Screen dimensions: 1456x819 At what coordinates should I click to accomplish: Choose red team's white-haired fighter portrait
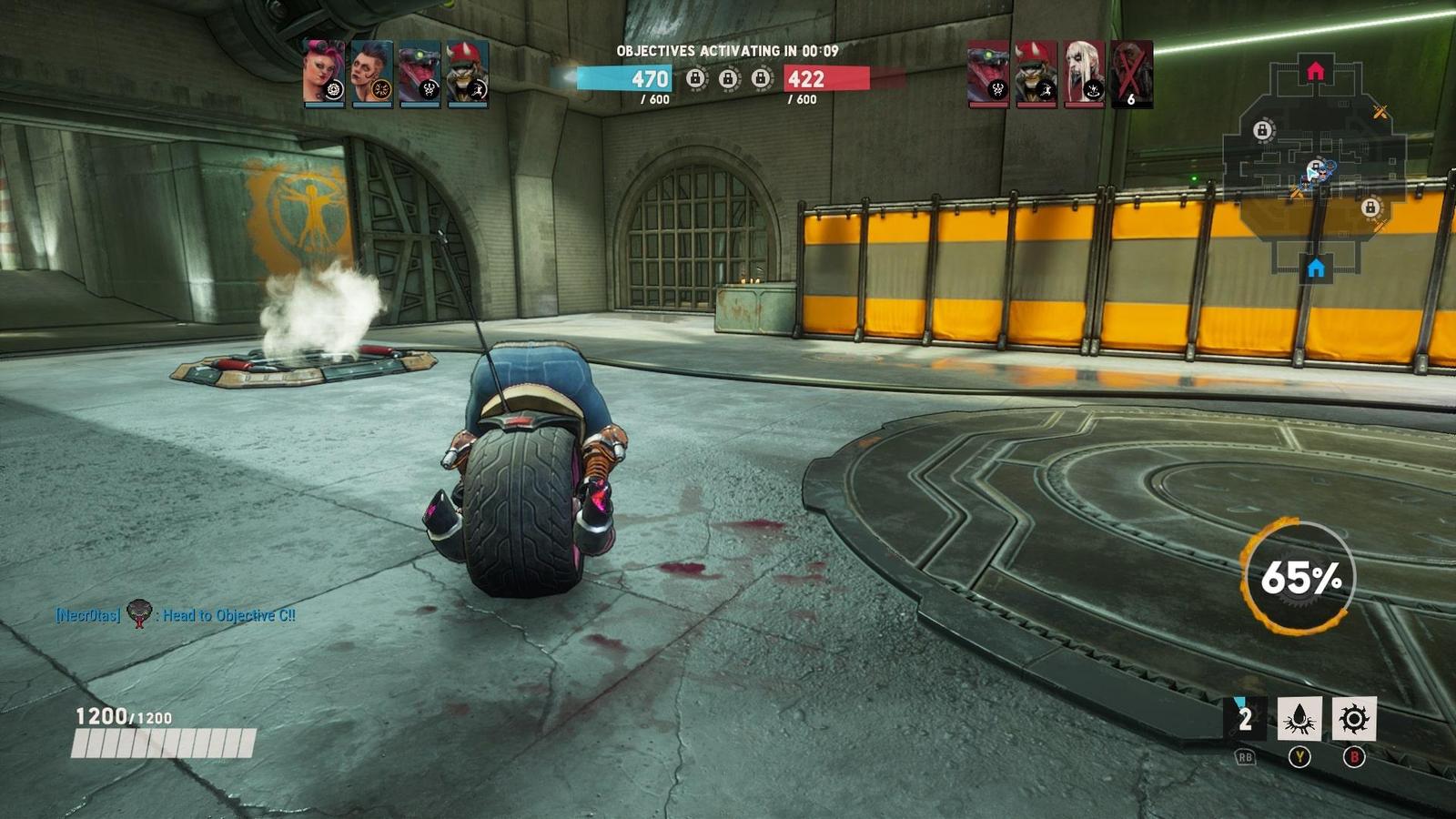coord(1083,73)
